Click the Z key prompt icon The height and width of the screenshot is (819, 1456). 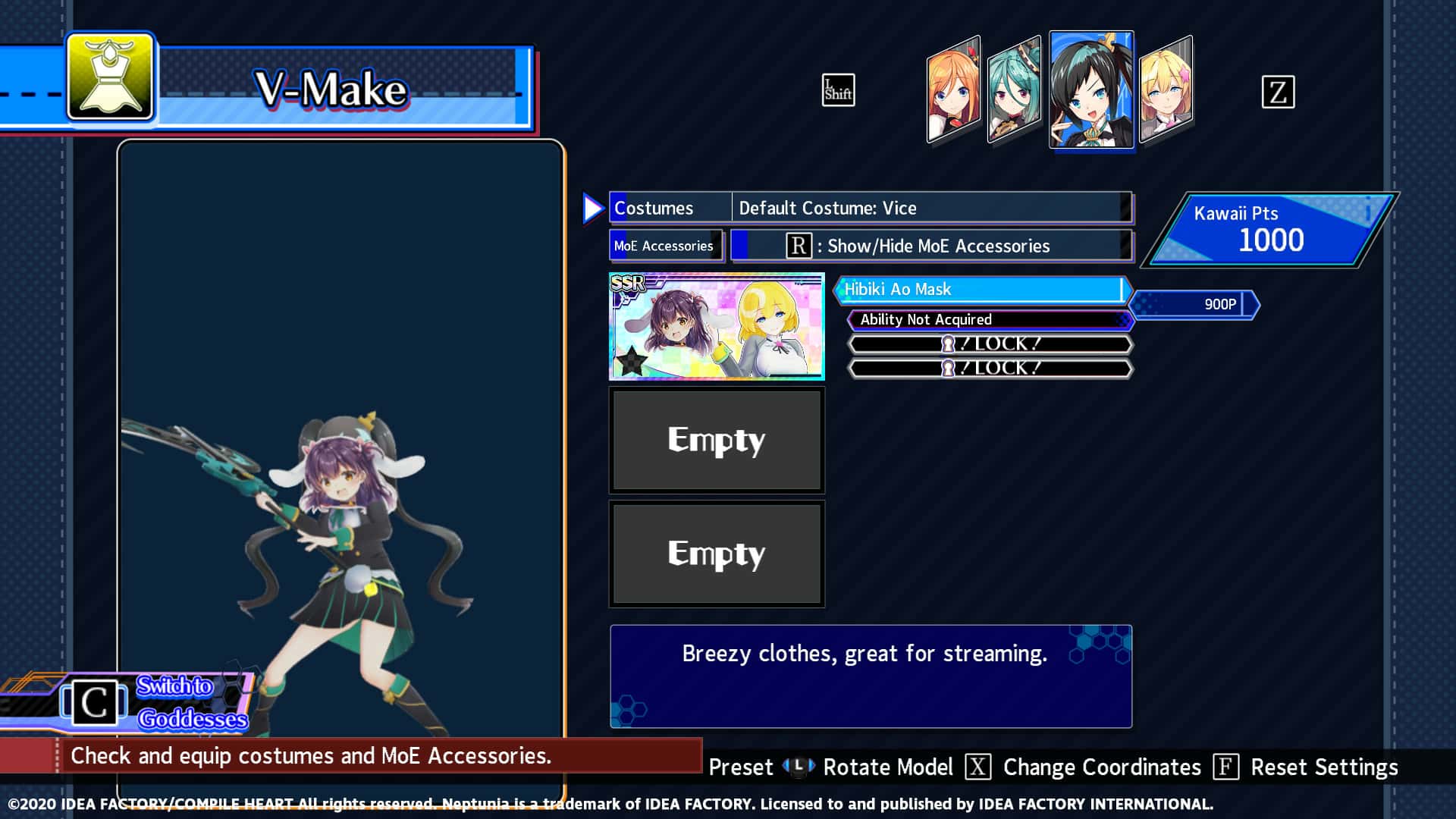click(1279, 93)
